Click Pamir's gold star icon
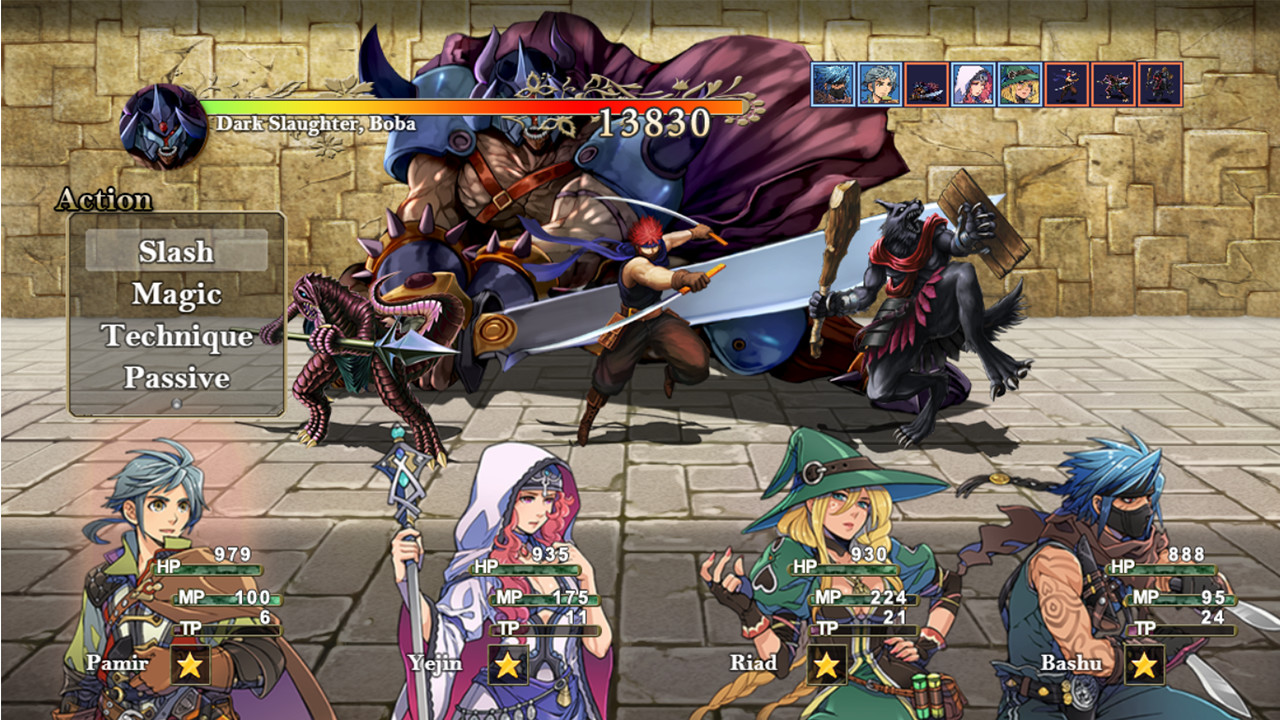This screenshot has height=720, width=1280. pyautogui.click(x=190, y=664)
